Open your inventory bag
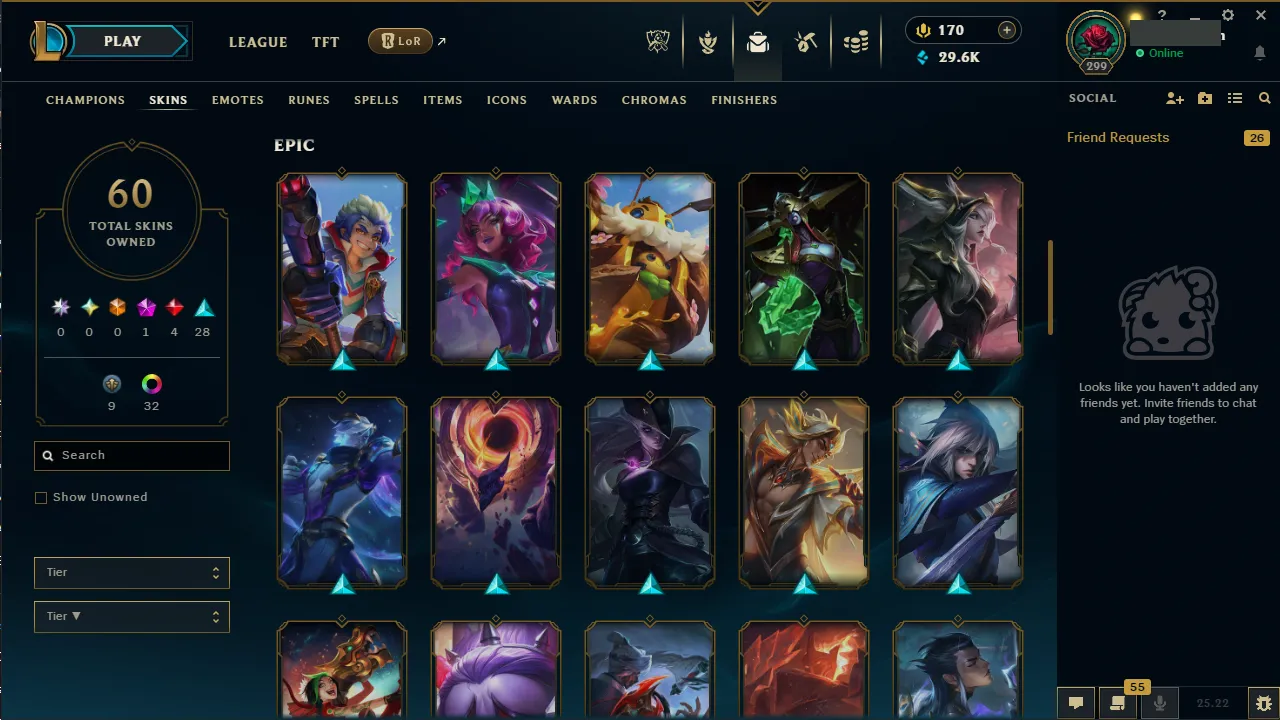 (x=757, y=42)
